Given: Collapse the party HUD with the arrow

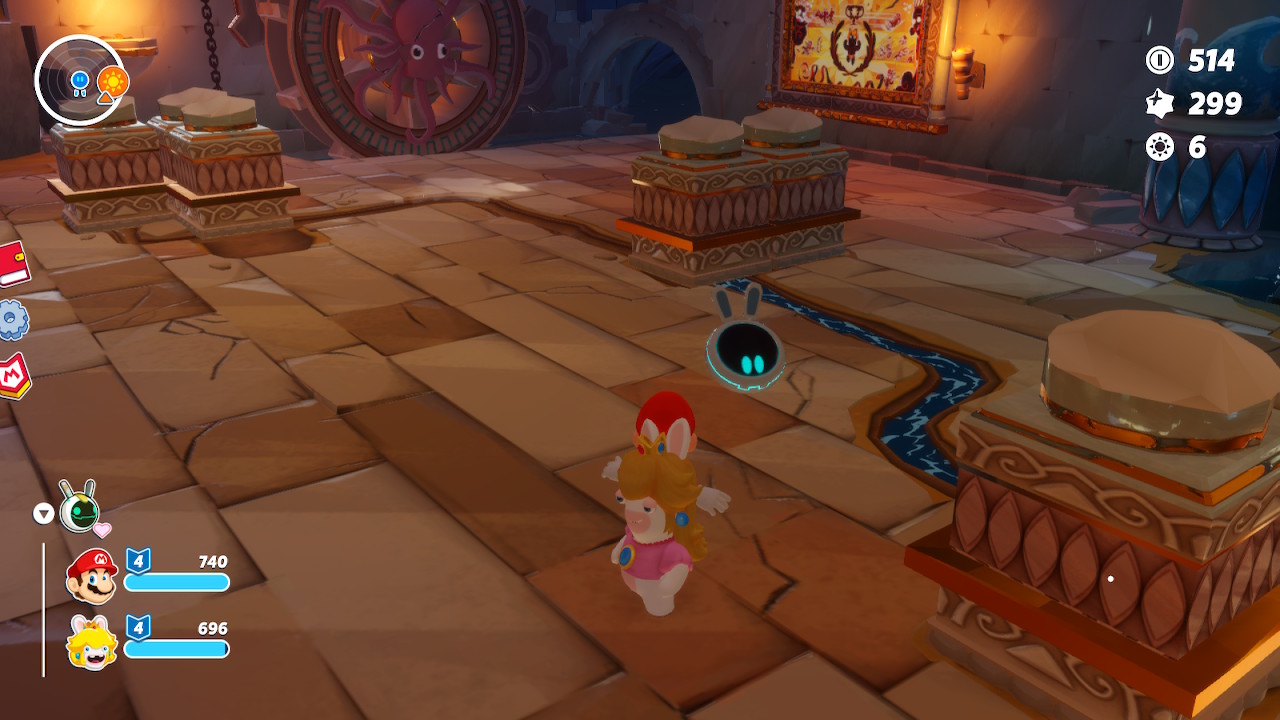Looking at the screenshot, I should tap(42, 512).
